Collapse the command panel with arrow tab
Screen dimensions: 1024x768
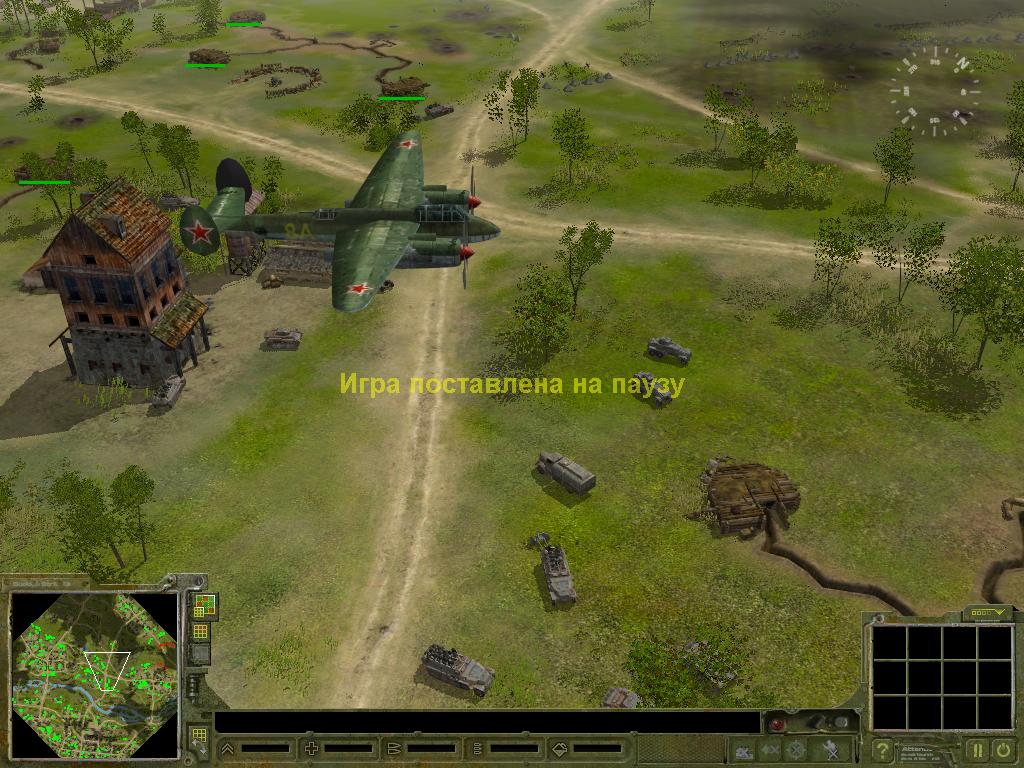click(x=987, y=612)
